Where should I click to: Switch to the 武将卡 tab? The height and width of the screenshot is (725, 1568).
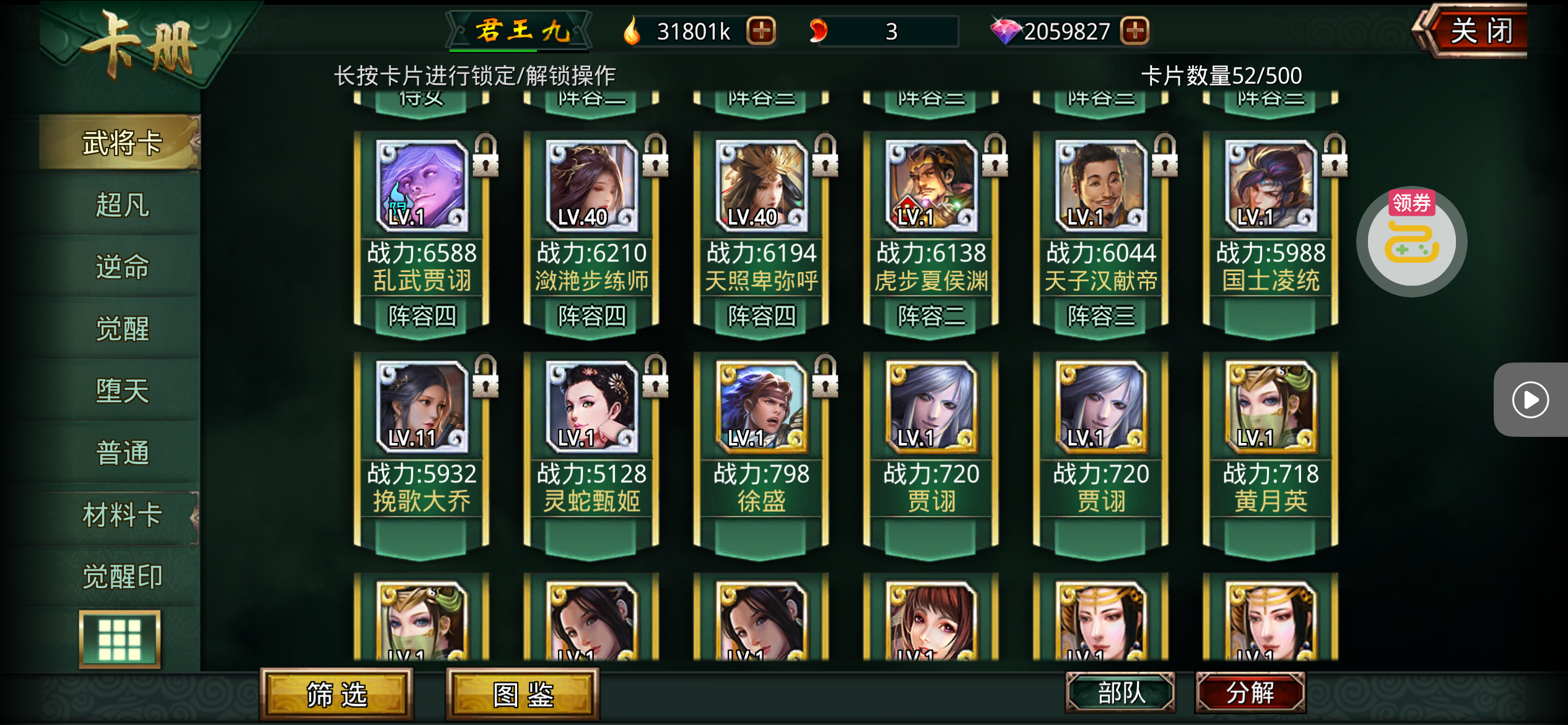[x=121, y=143]
